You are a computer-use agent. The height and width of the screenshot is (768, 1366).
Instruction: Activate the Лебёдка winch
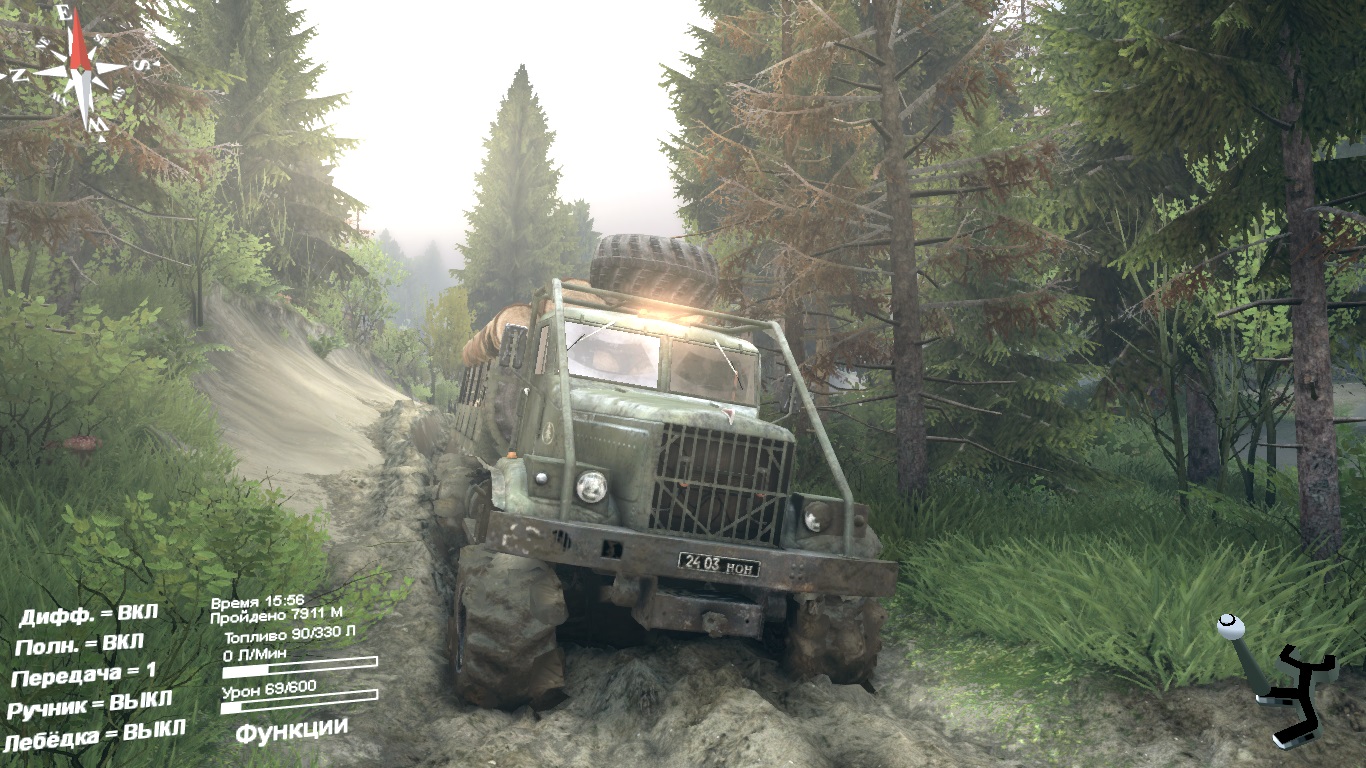(x=94, y=736)
